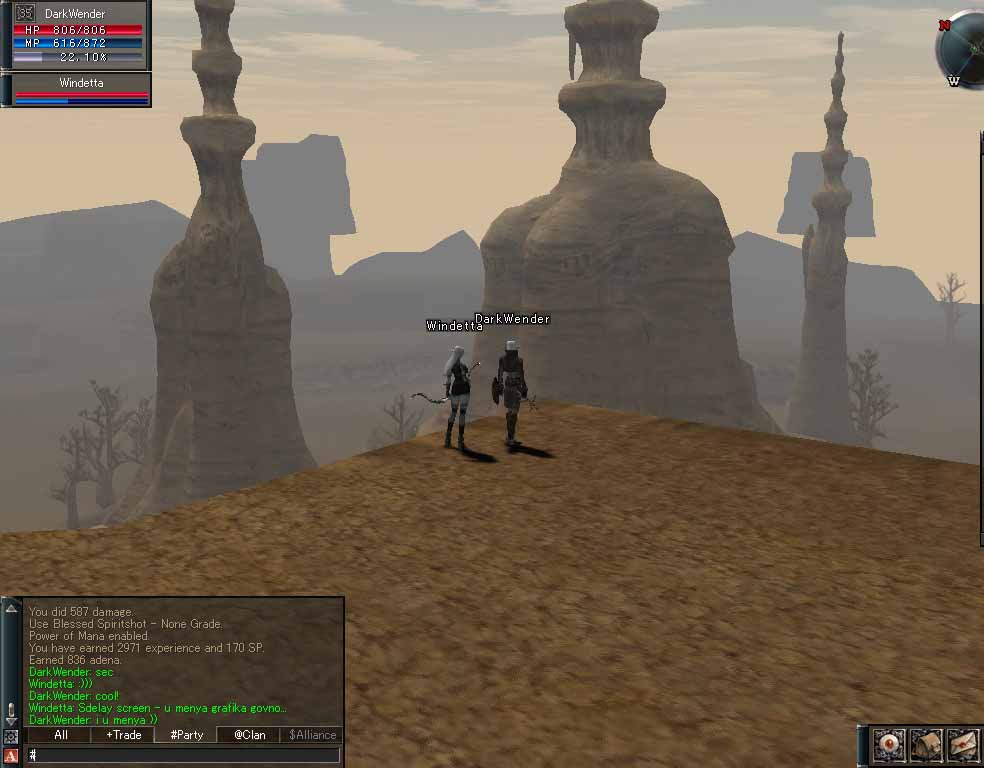Open chat options via the gear icon
The width and height of the screenshot is (984, 768).
(x=11, y=737)
